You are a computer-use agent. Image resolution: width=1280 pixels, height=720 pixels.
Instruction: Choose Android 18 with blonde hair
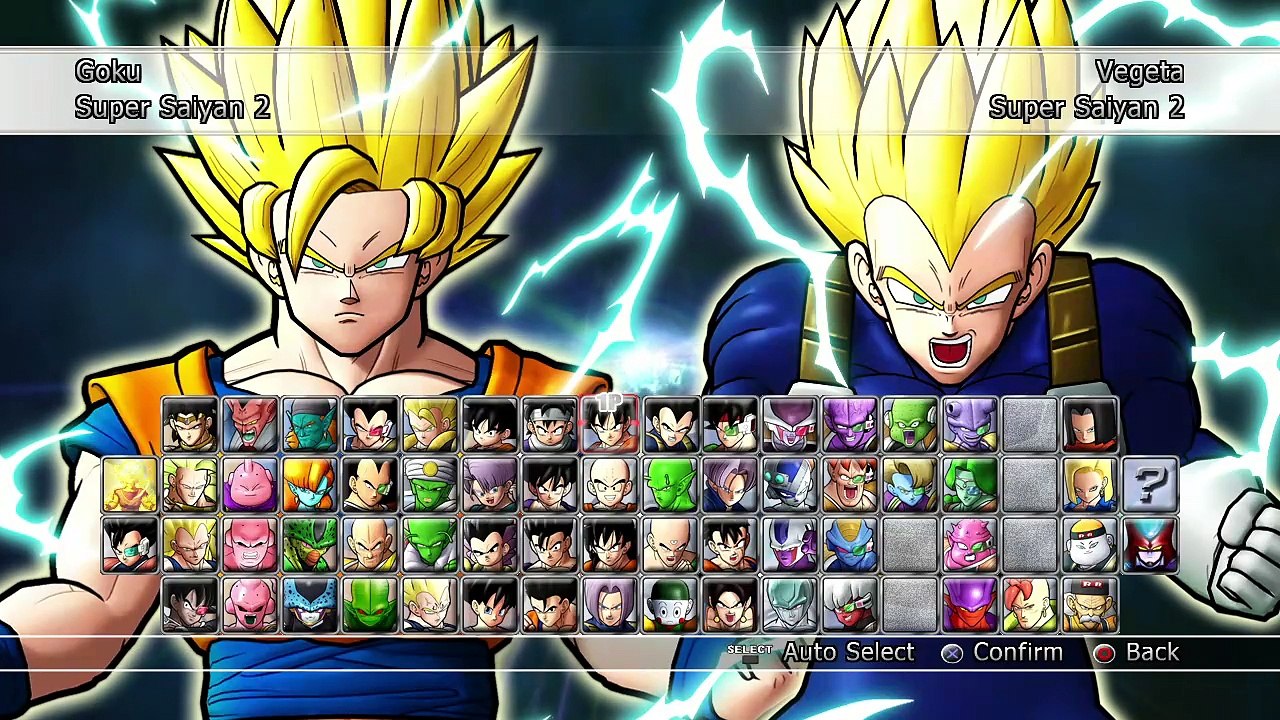pos(1090,485)
